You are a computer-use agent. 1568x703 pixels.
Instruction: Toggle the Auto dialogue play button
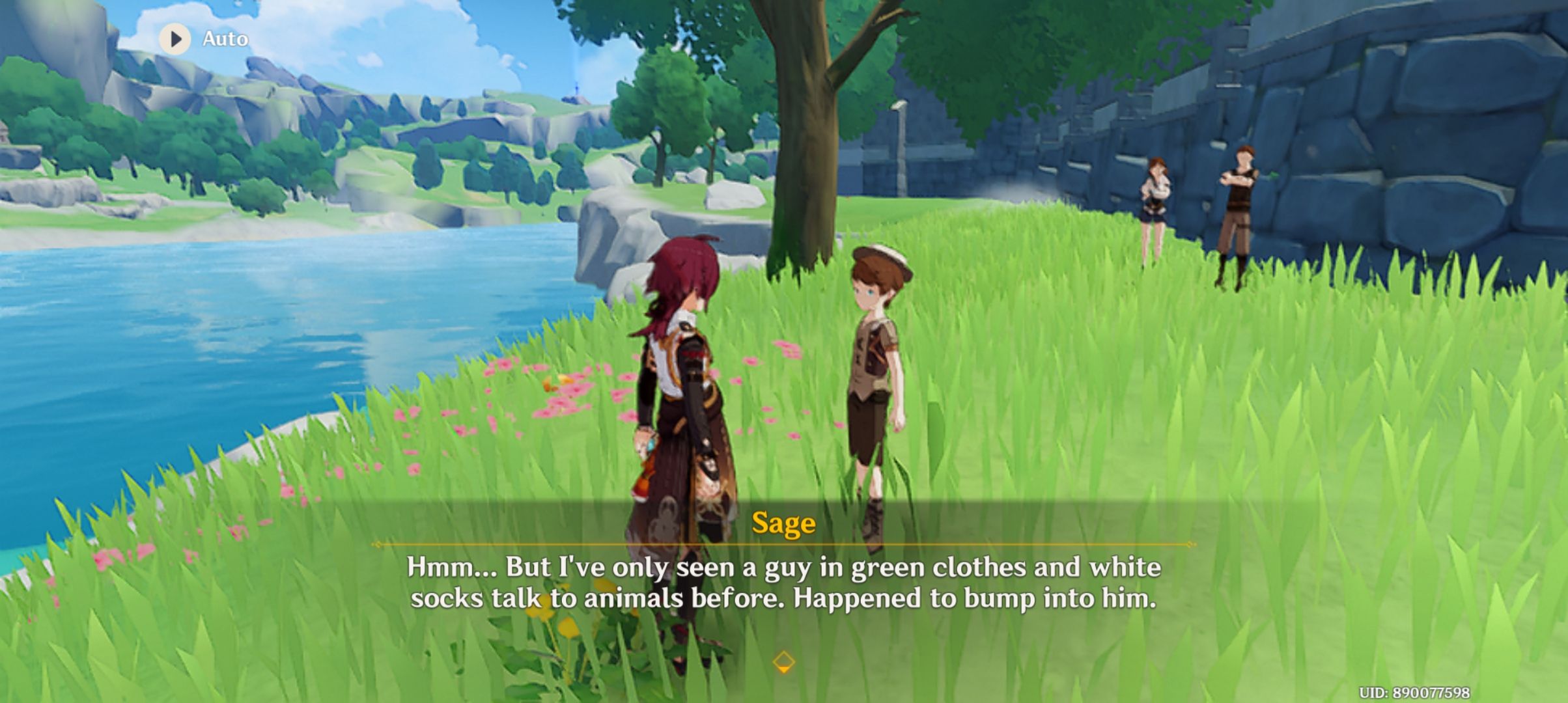click(175, 39)
